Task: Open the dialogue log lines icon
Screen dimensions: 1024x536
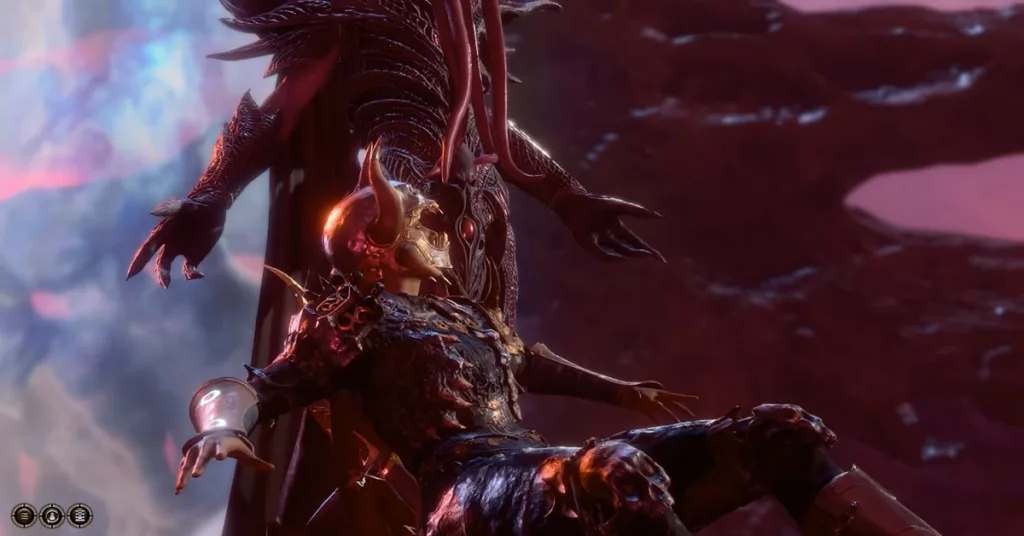Action: click(x=24, y=515)
